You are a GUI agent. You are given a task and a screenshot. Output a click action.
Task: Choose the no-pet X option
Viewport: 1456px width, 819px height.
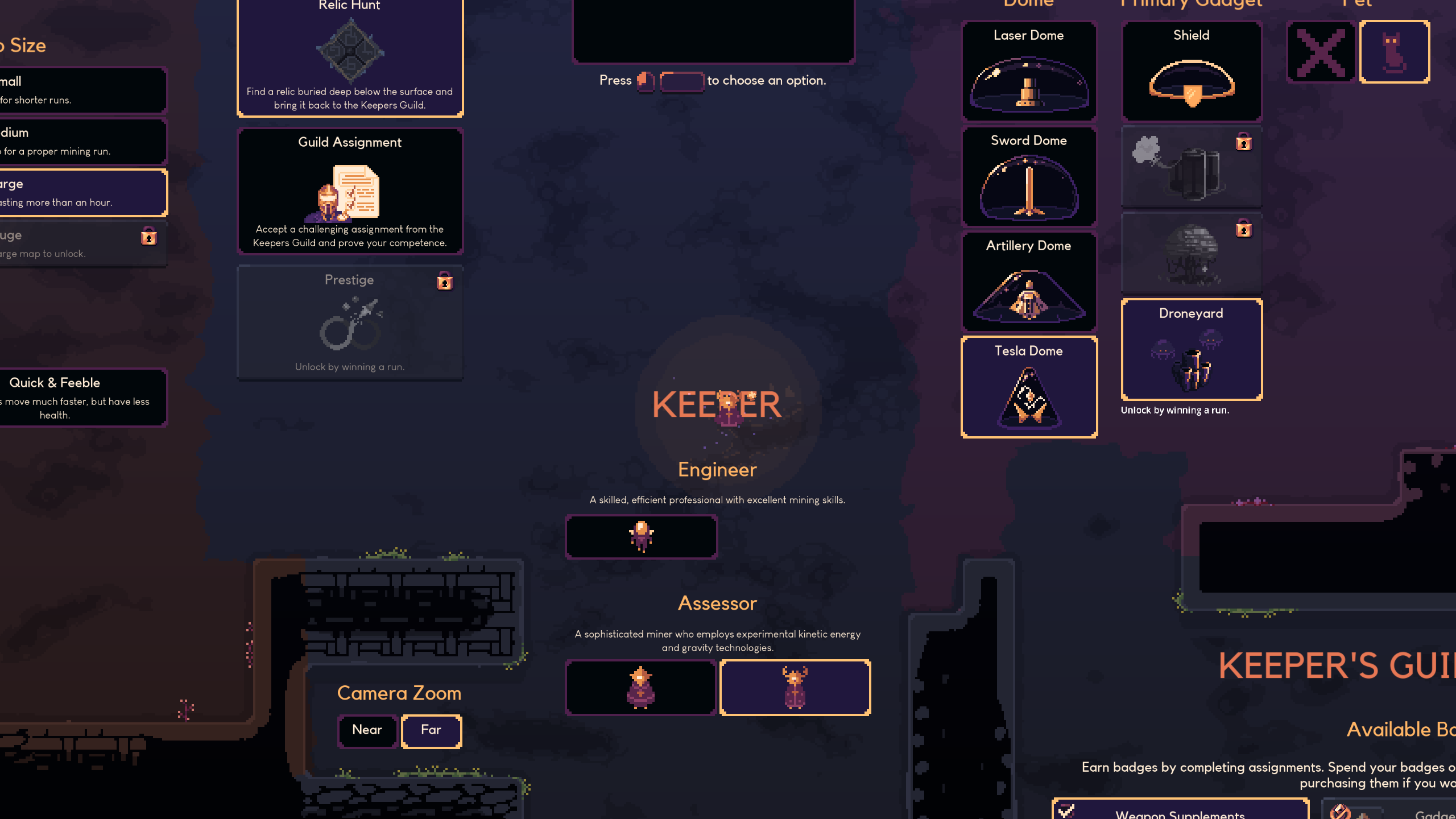[1321, 52]
